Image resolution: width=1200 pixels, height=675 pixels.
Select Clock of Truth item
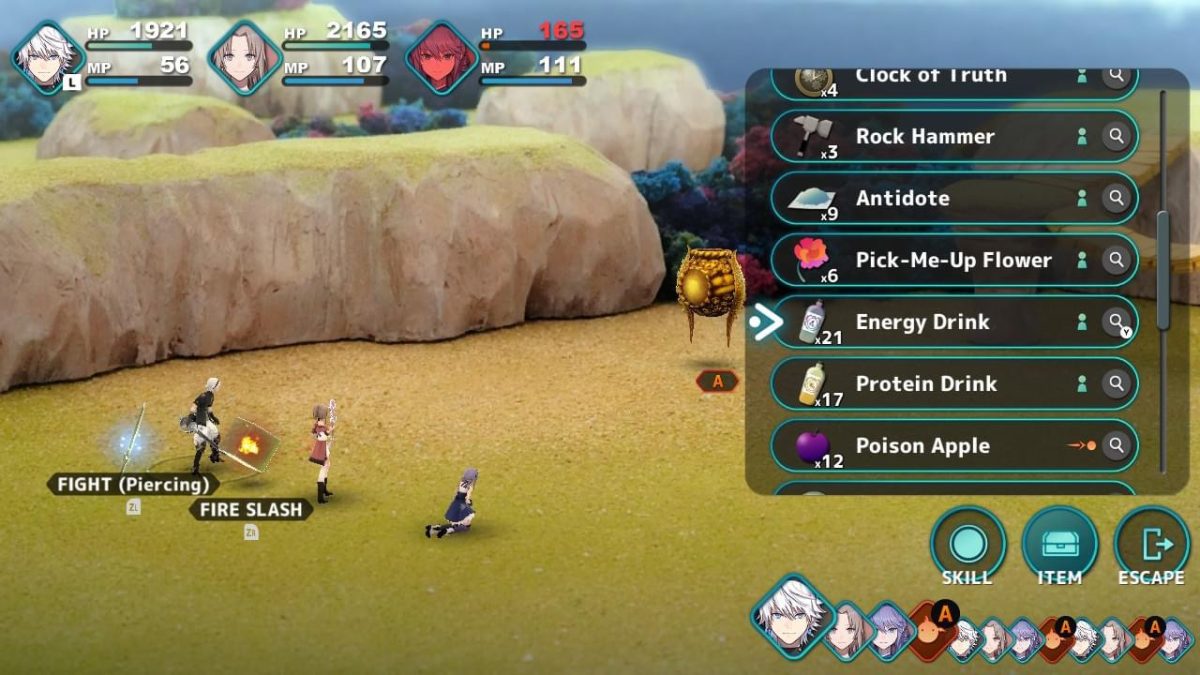pos(931,78)
